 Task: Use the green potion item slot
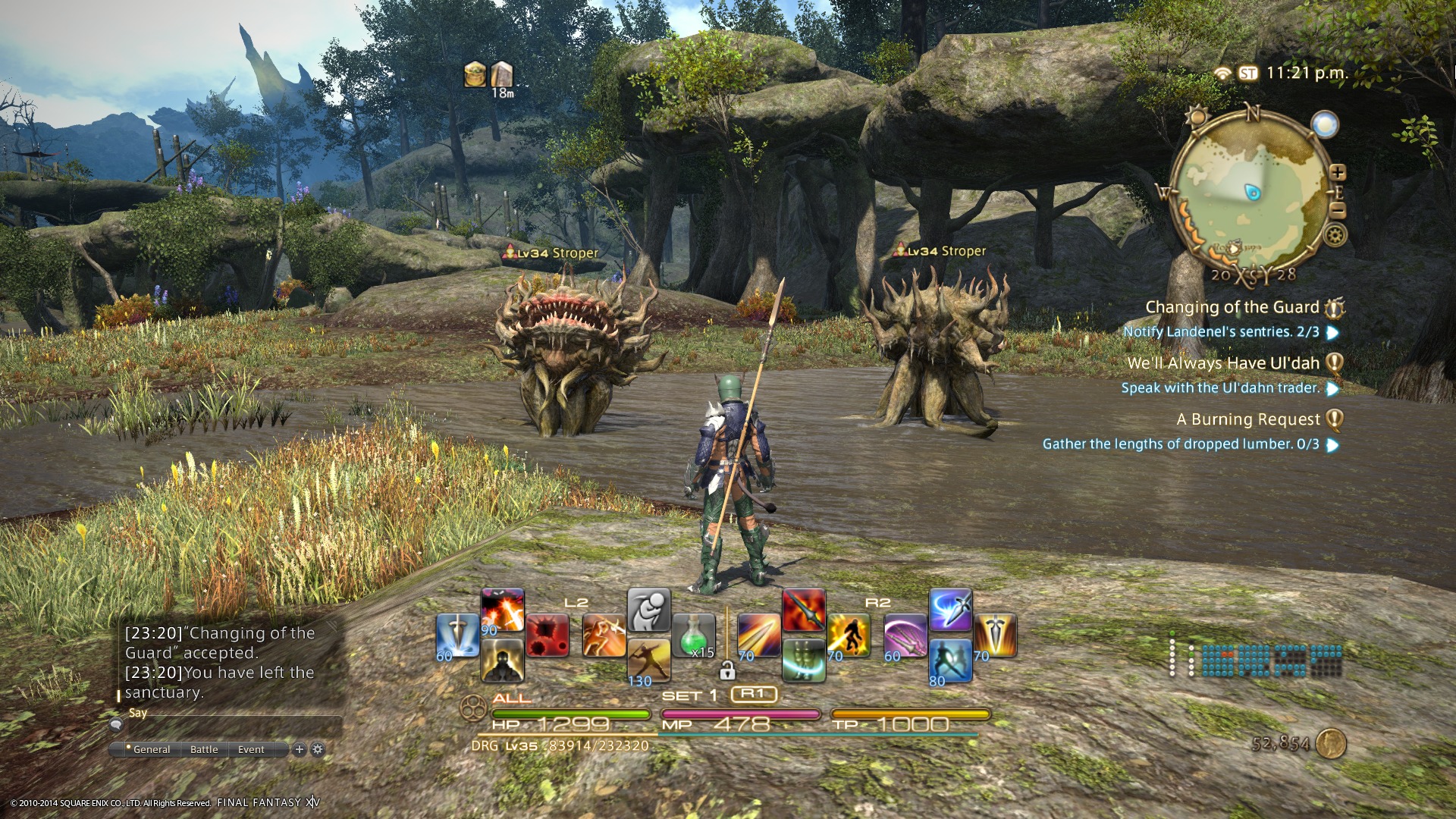(x=693, y=635)
